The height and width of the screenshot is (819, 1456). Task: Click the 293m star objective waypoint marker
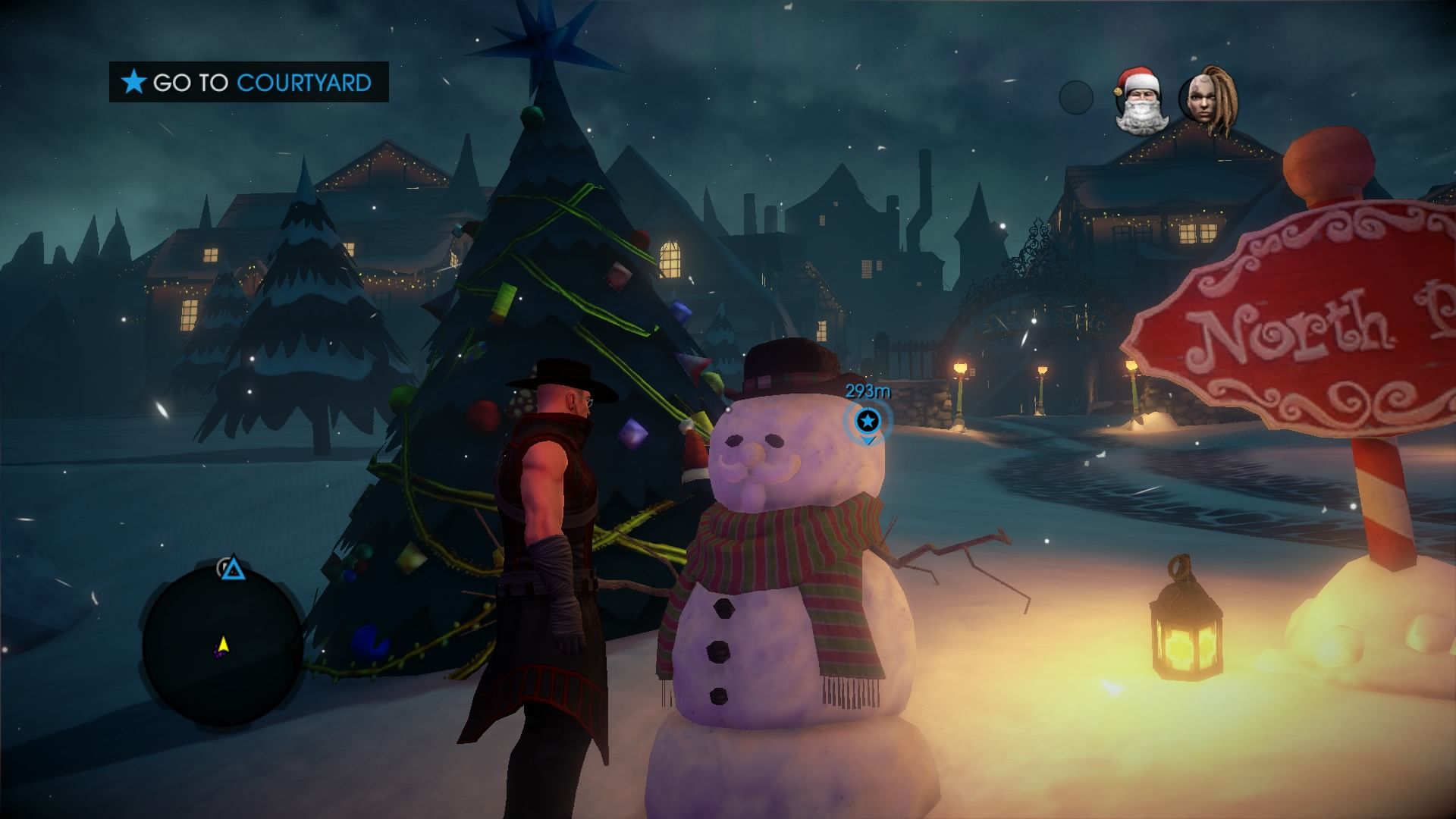tap(868, 420)
